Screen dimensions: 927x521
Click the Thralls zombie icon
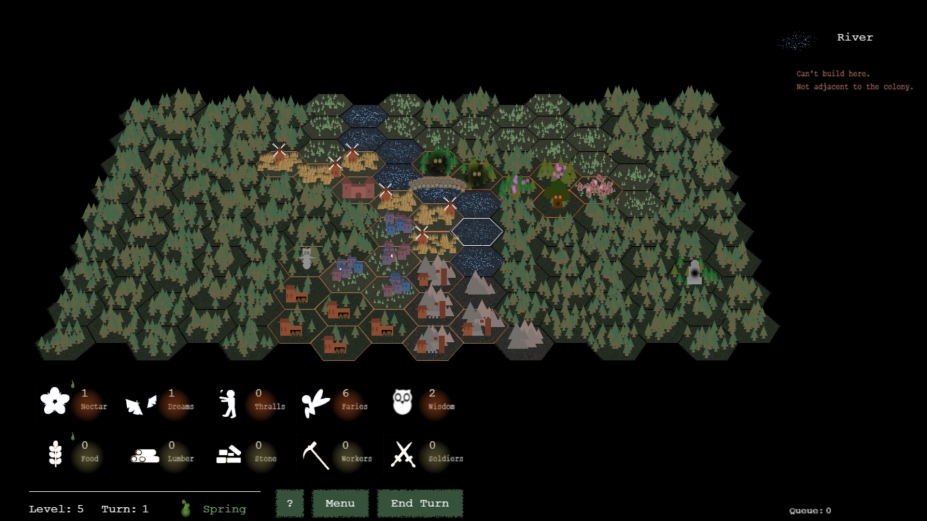click(228, 403)
